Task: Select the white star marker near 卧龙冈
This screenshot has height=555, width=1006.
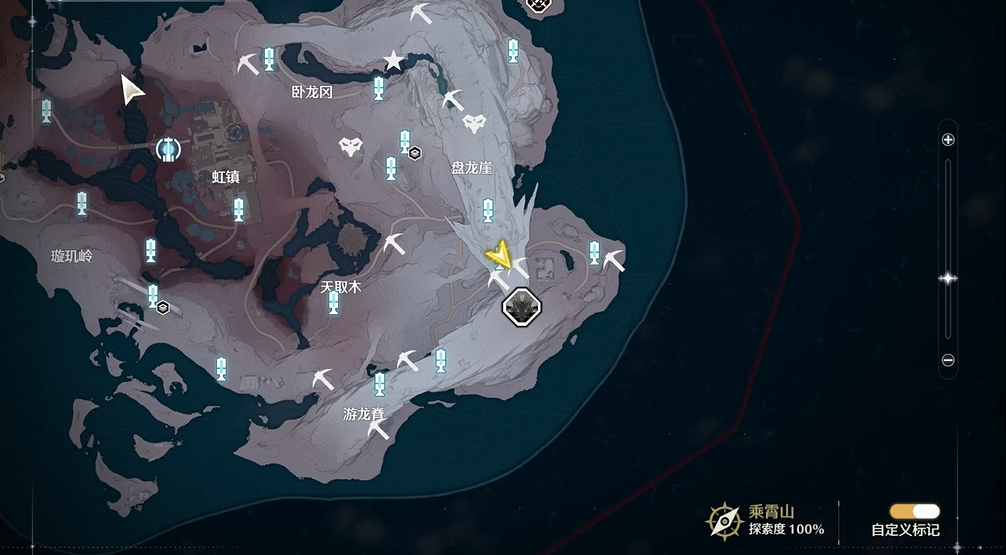Action: (394, 61)
